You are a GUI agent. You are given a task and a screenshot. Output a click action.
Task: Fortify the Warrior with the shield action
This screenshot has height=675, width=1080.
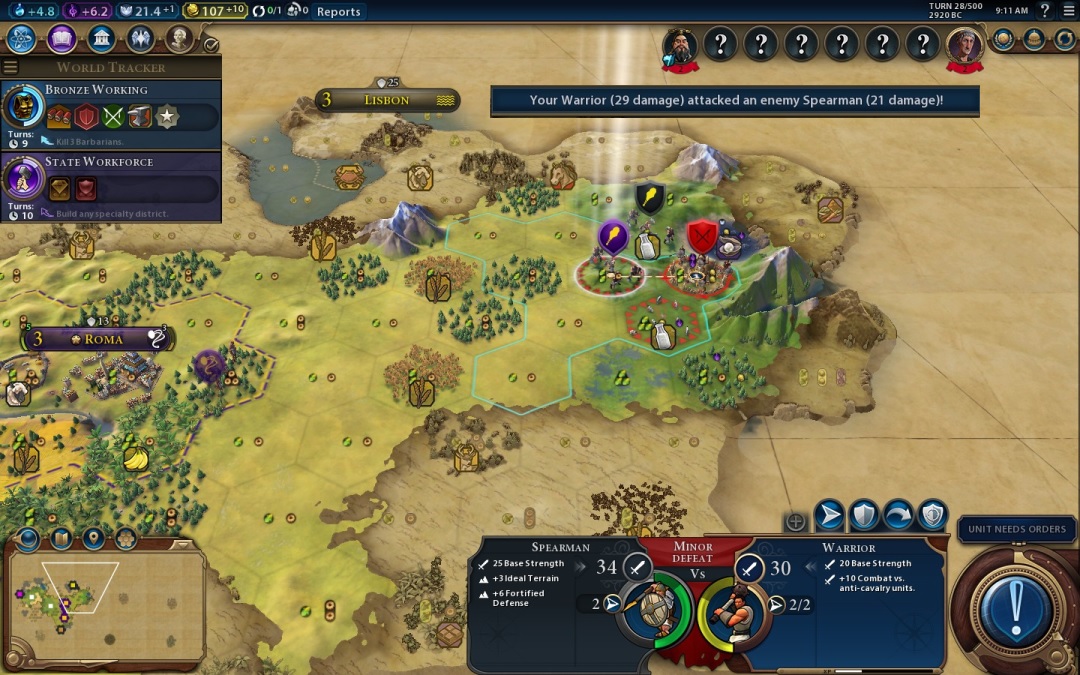point(864,515)
